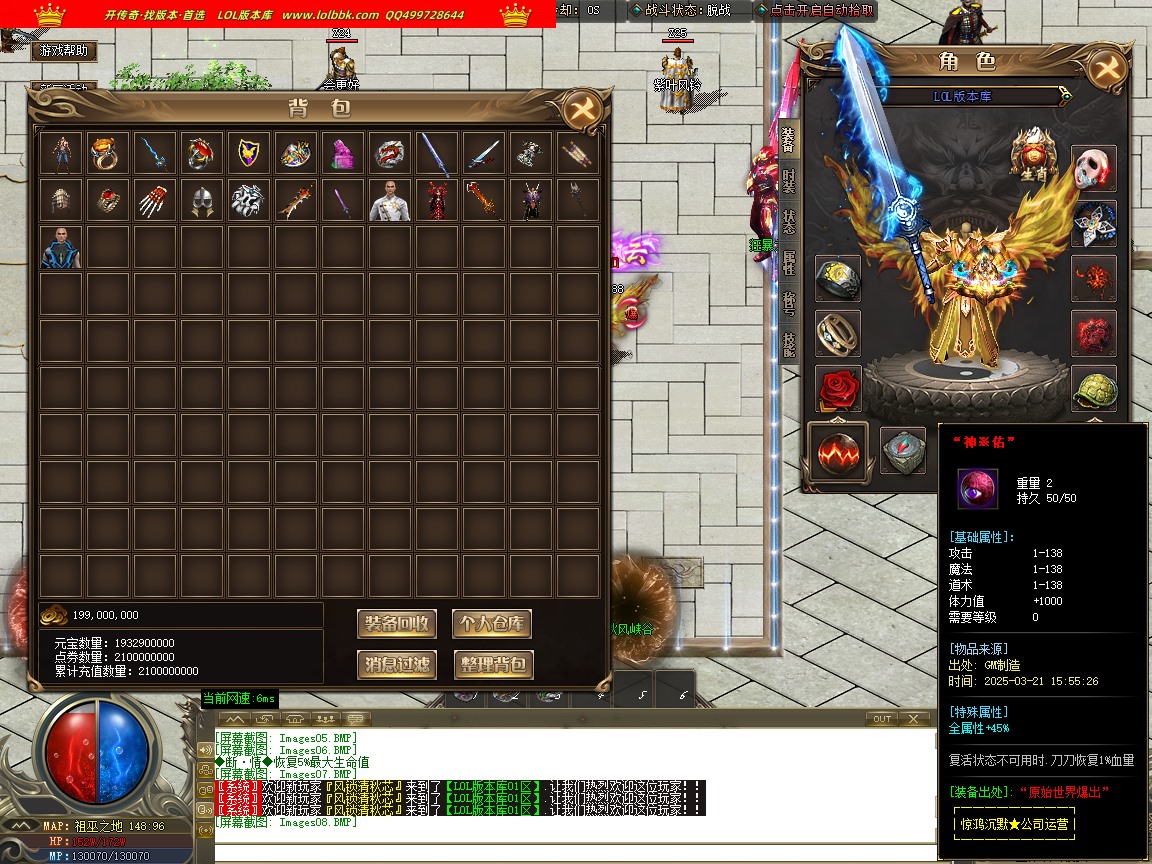Image resolution: width=1152 pixels, height=864 pixels.
Task: Click the equipped skull mask slot
Action: (x=1094, y=168)
